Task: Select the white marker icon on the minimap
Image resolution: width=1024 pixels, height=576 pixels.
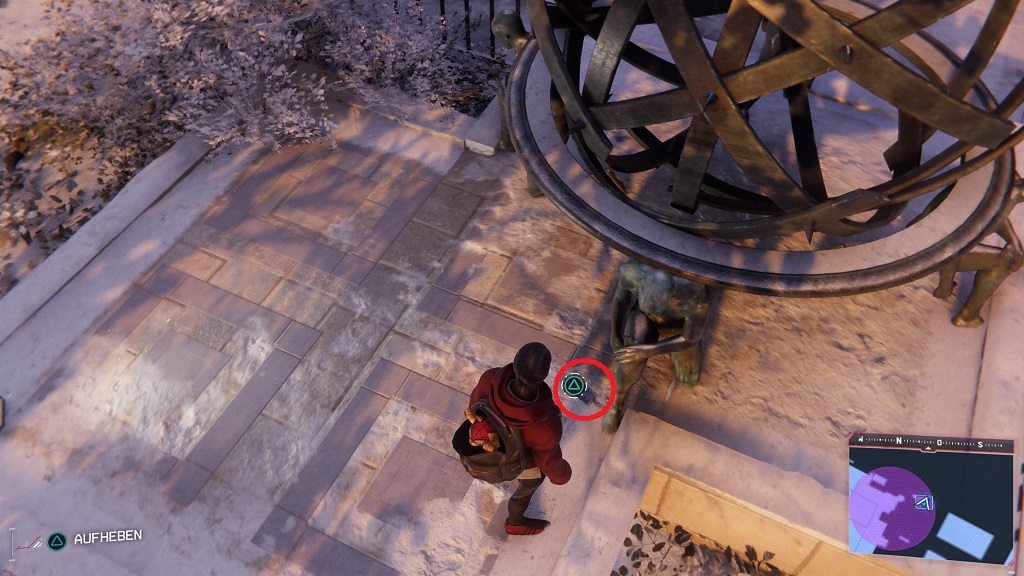Action: (924, 503)
